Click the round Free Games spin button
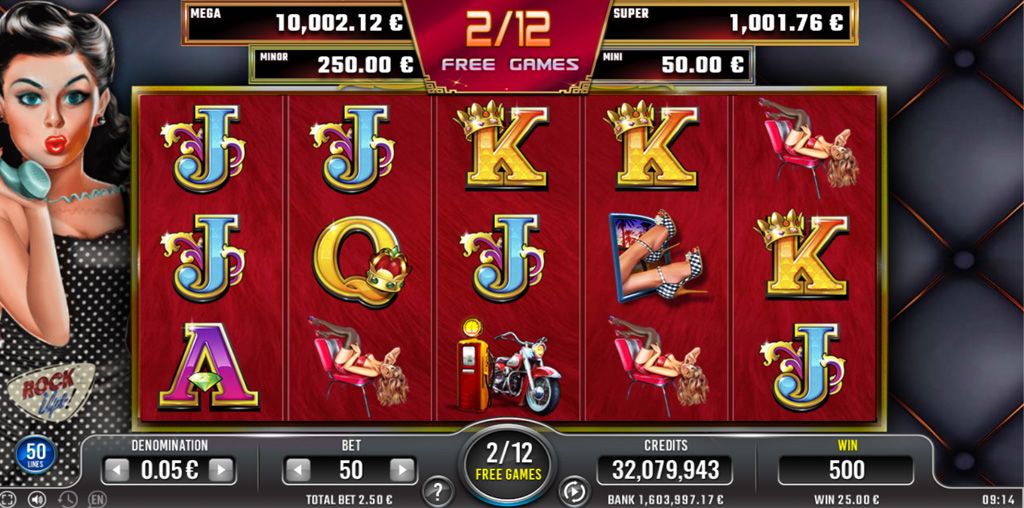 [x=508, y=462]
